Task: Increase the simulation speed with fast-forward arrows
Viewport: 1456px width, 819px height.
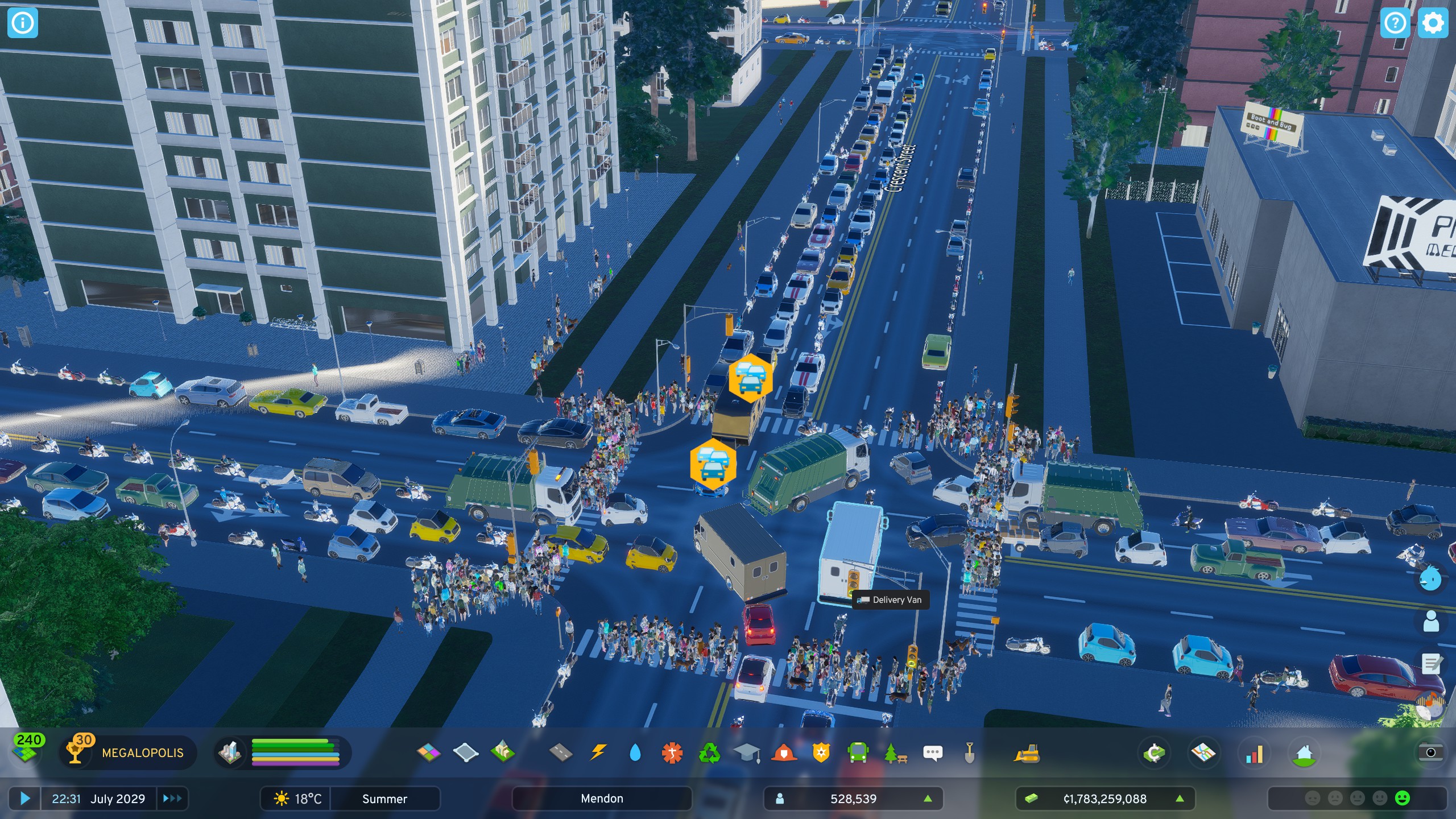Action: [x=171, y=799]
